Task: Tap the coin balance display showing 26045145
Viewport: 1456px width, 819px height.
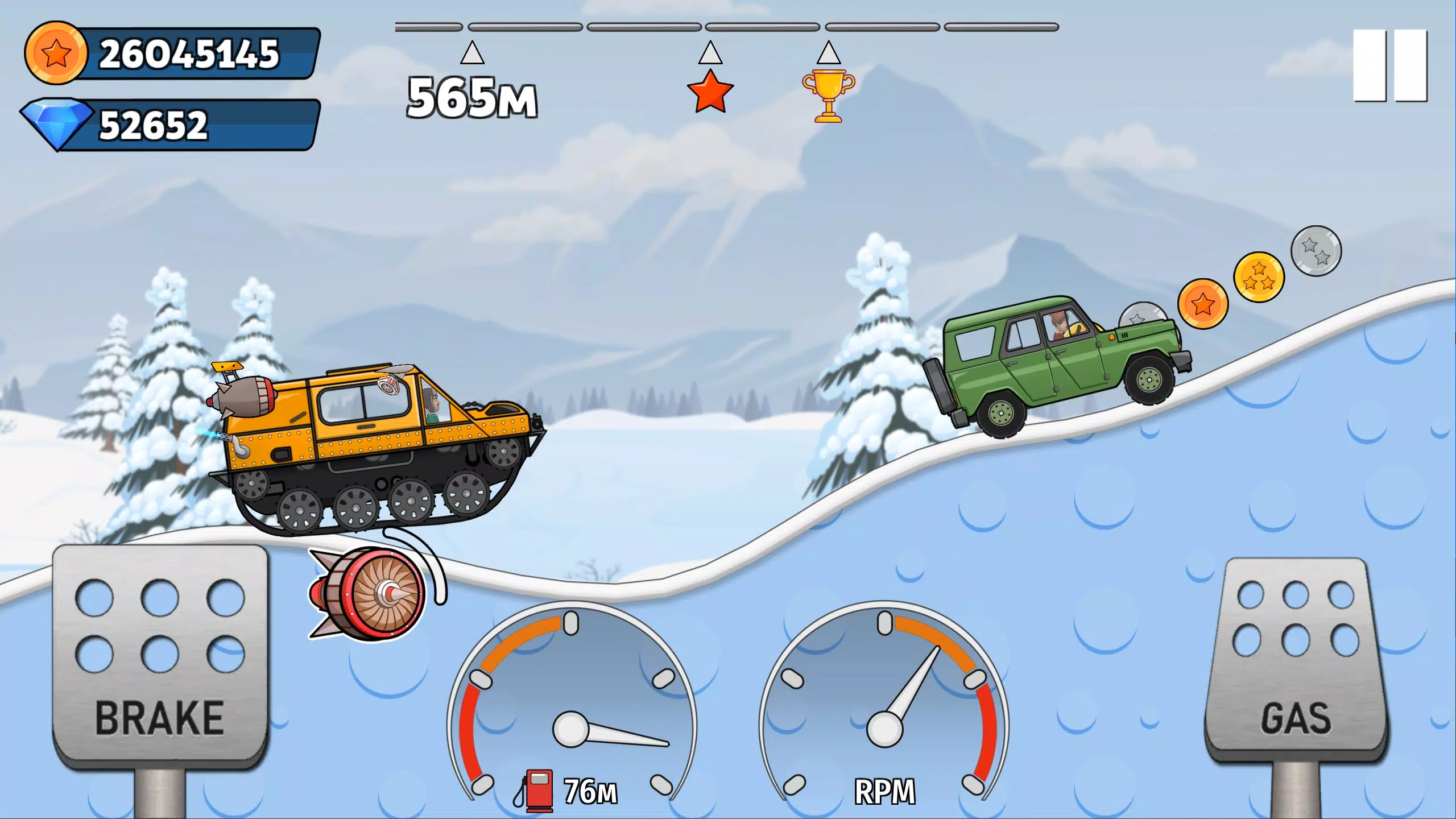Action: point(171,55)
